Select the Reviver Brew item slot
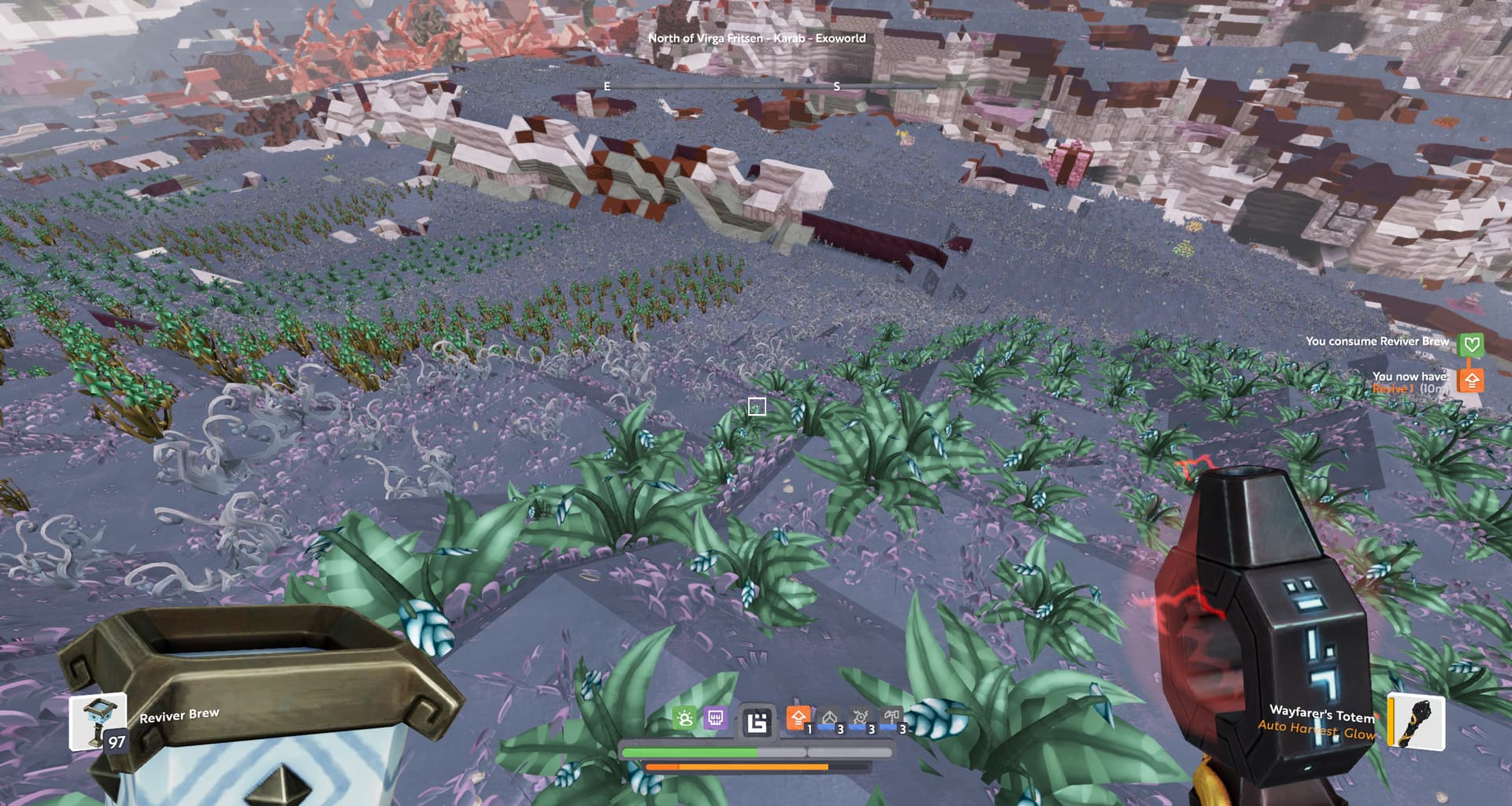The height and width of the screenshot is (806, 1512). click(98, 722)
